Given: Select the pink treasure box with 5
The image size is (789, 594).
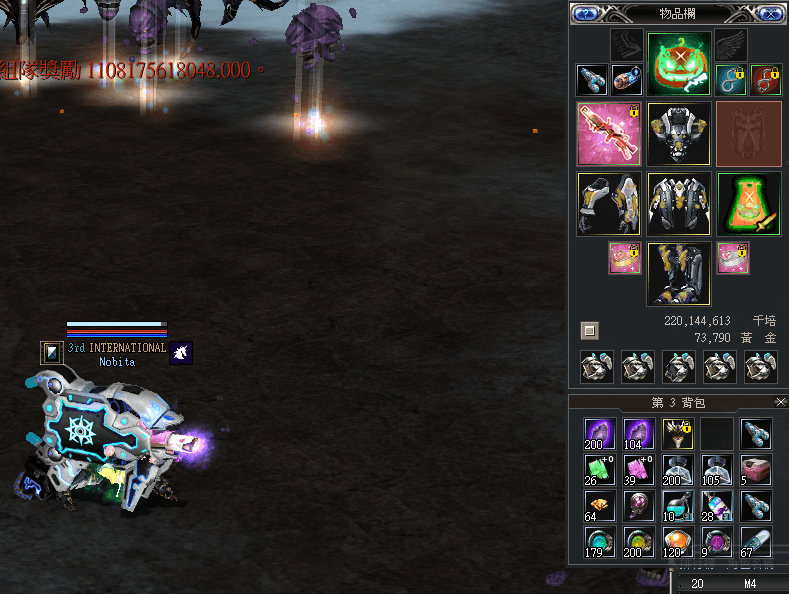Looking at the screenshot, I should click(x=756, y=469).
